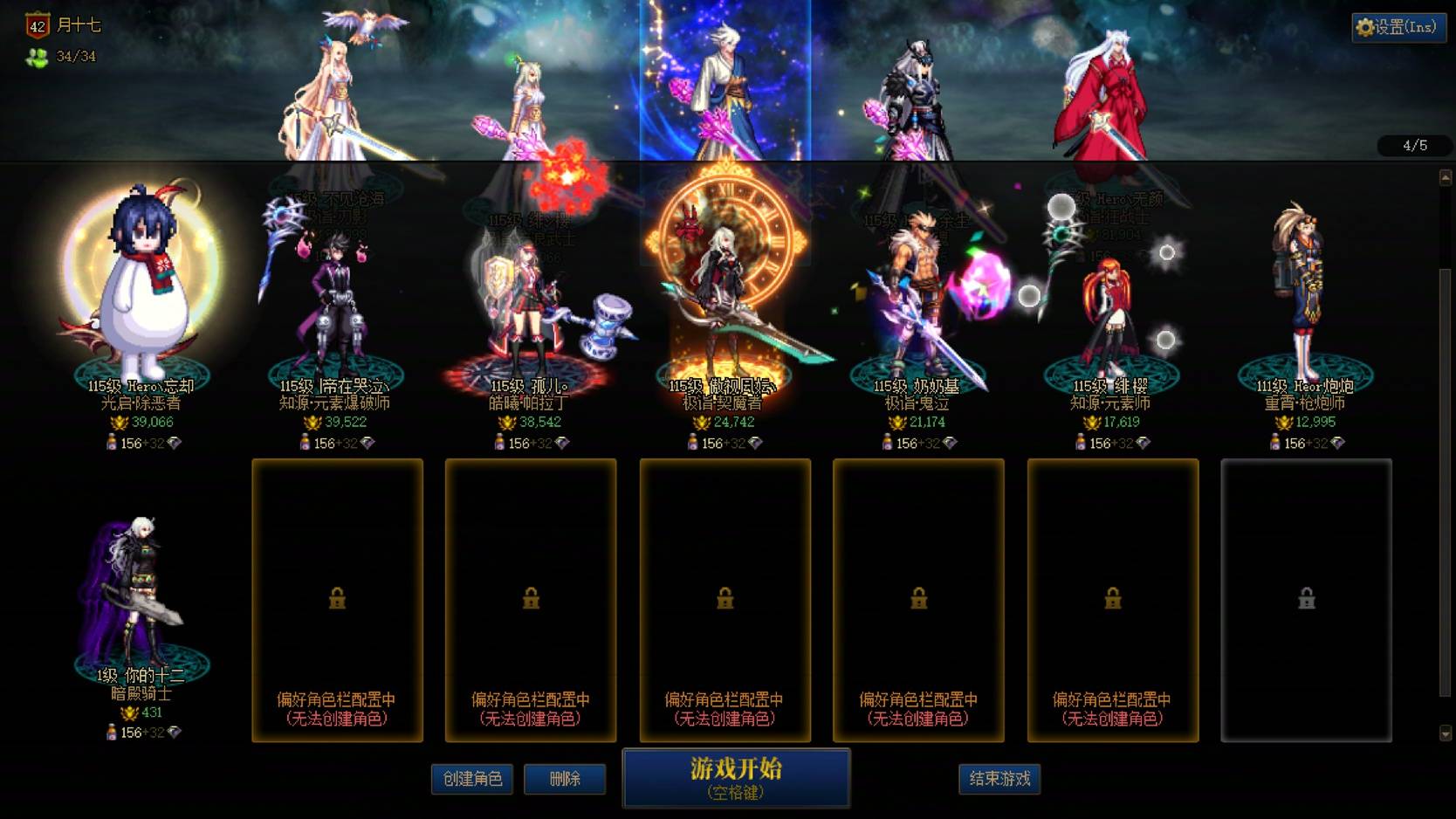Click the 4/5 page indicator tab
The width and height of the screenshot is (1456, 819).
pos(1416,146)
